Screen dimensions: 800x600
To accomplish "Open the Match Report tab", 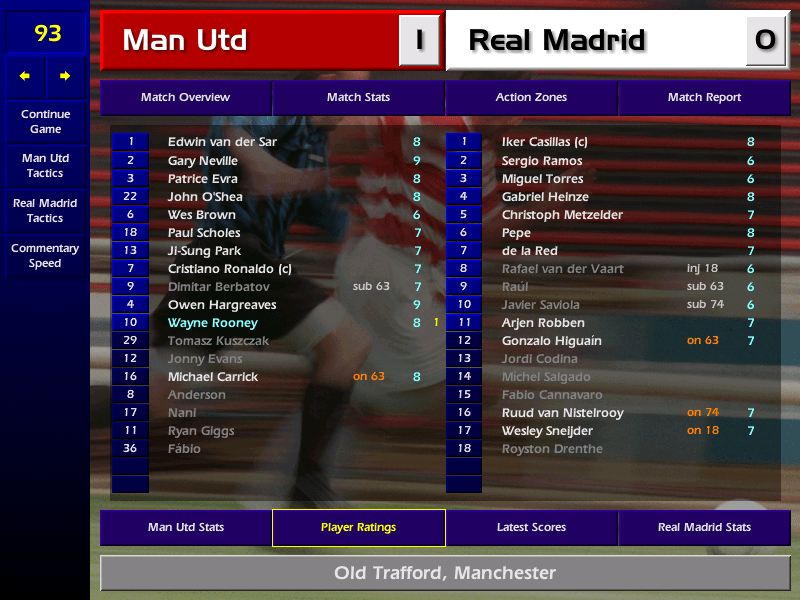I will coord(704,98).
